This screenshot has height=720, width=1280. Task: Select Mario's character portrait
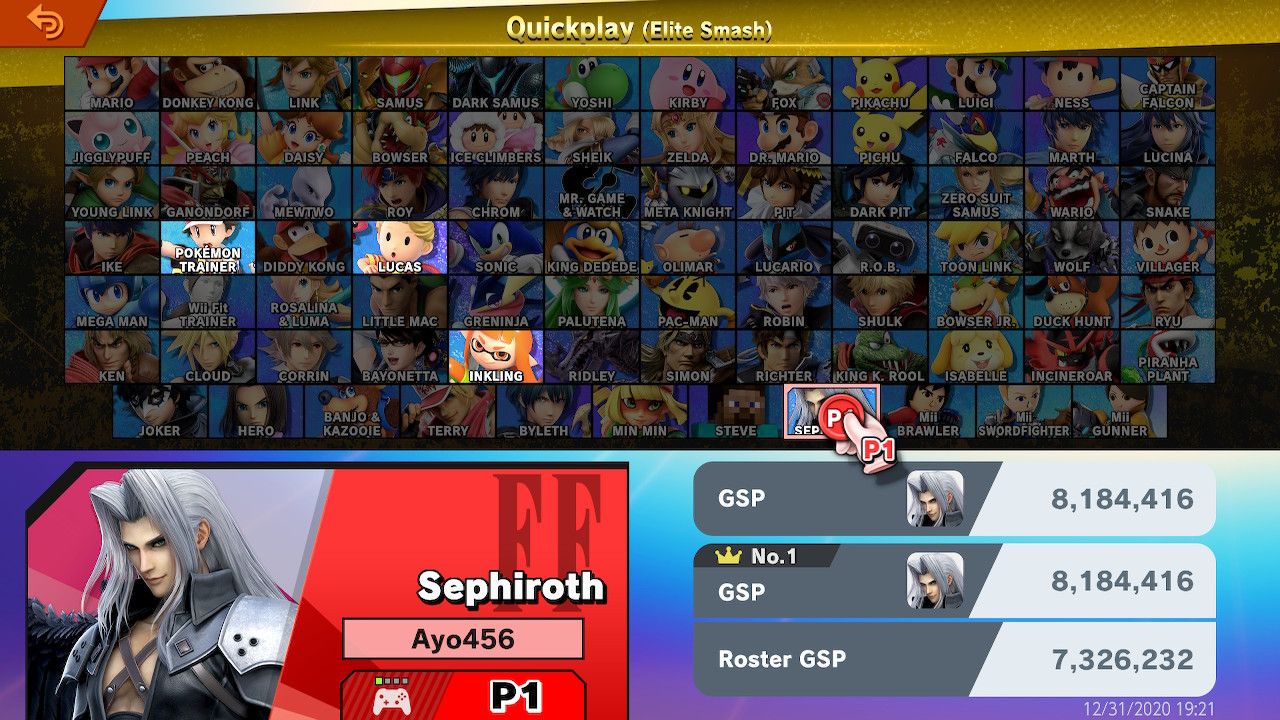(110, 85)
